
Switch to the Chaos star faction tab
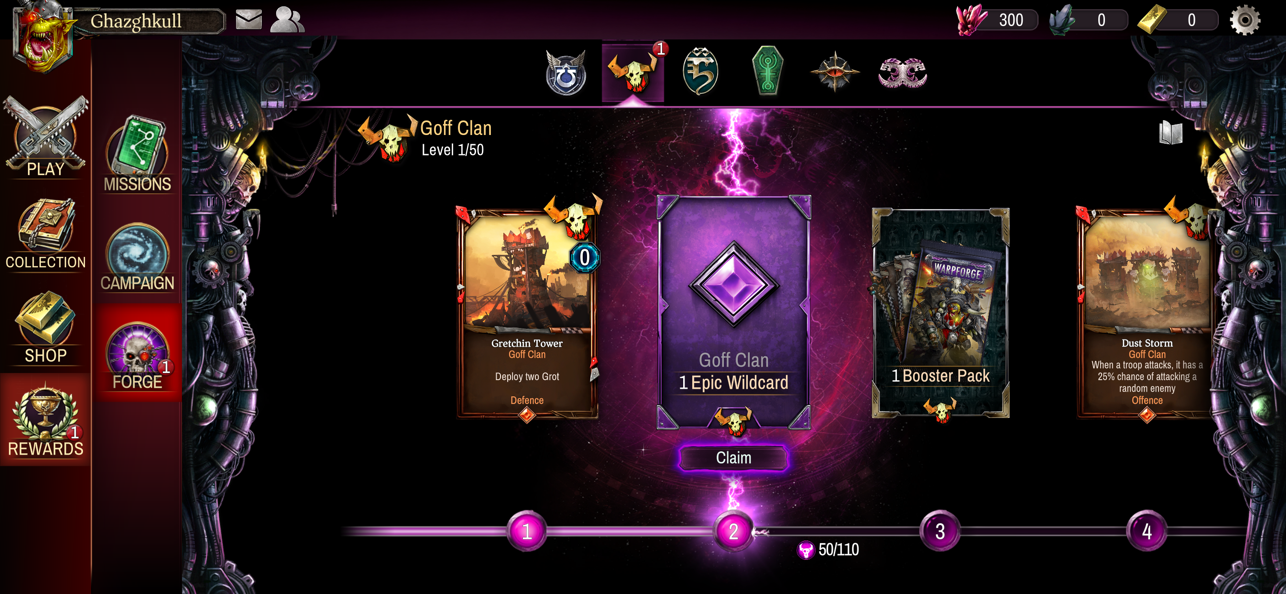[x=834, y=73]
